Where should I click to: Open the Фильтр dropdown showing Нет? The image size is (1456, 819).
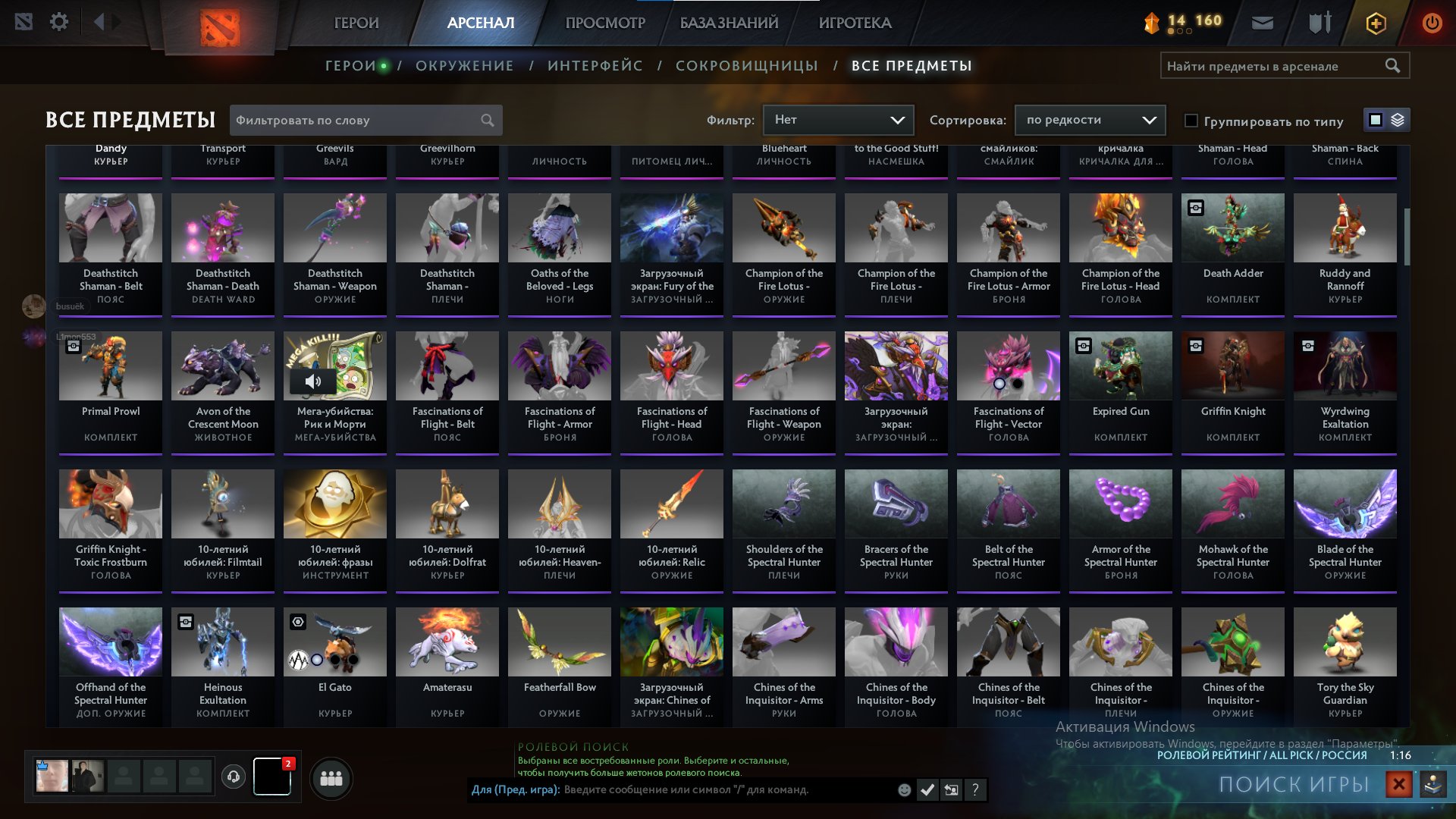[x=837, y=119]
